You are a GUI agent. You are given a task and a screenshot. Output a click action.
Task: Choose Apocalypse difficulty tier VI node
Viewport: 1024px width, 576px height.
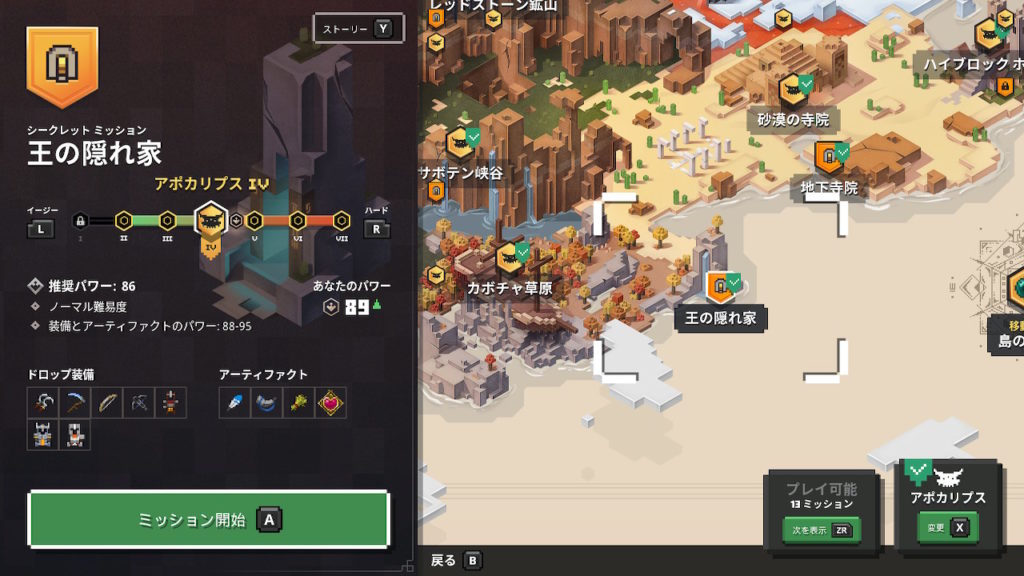(297, 219)
